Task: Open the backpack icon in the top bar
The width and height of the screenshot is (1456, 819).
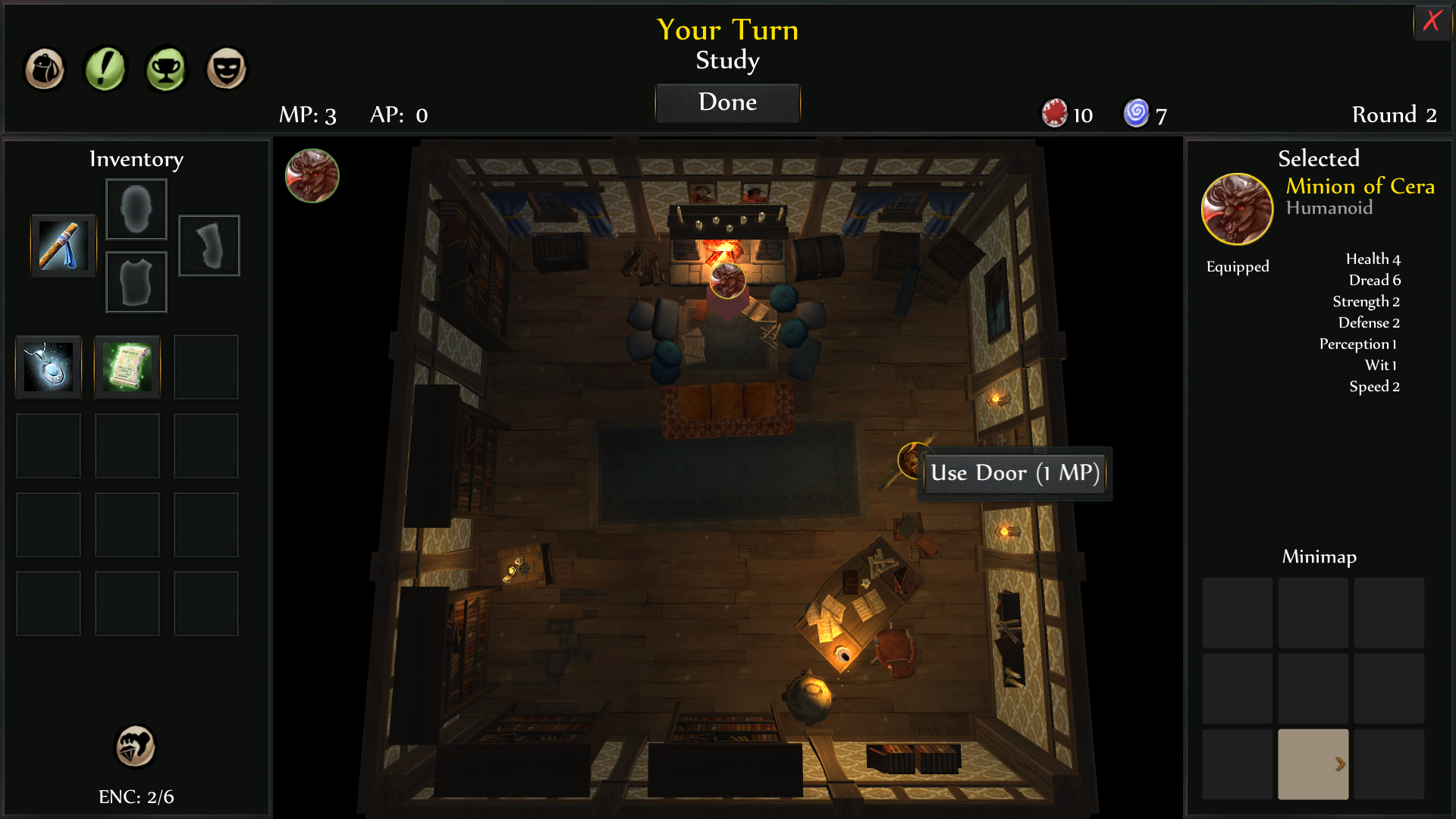Action: point(45,70)
